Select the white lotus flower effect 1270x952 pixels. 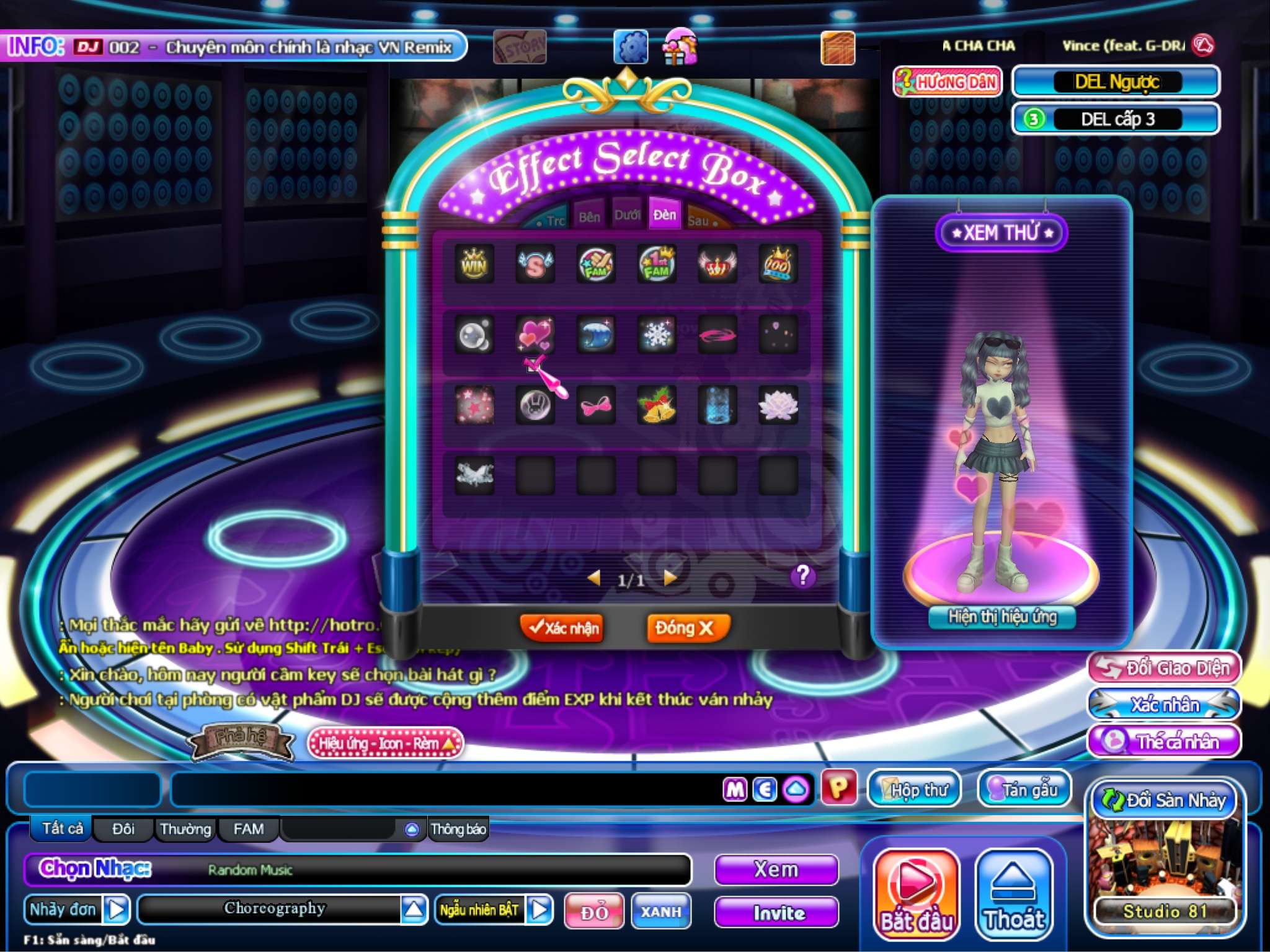(x=778, y=405)
